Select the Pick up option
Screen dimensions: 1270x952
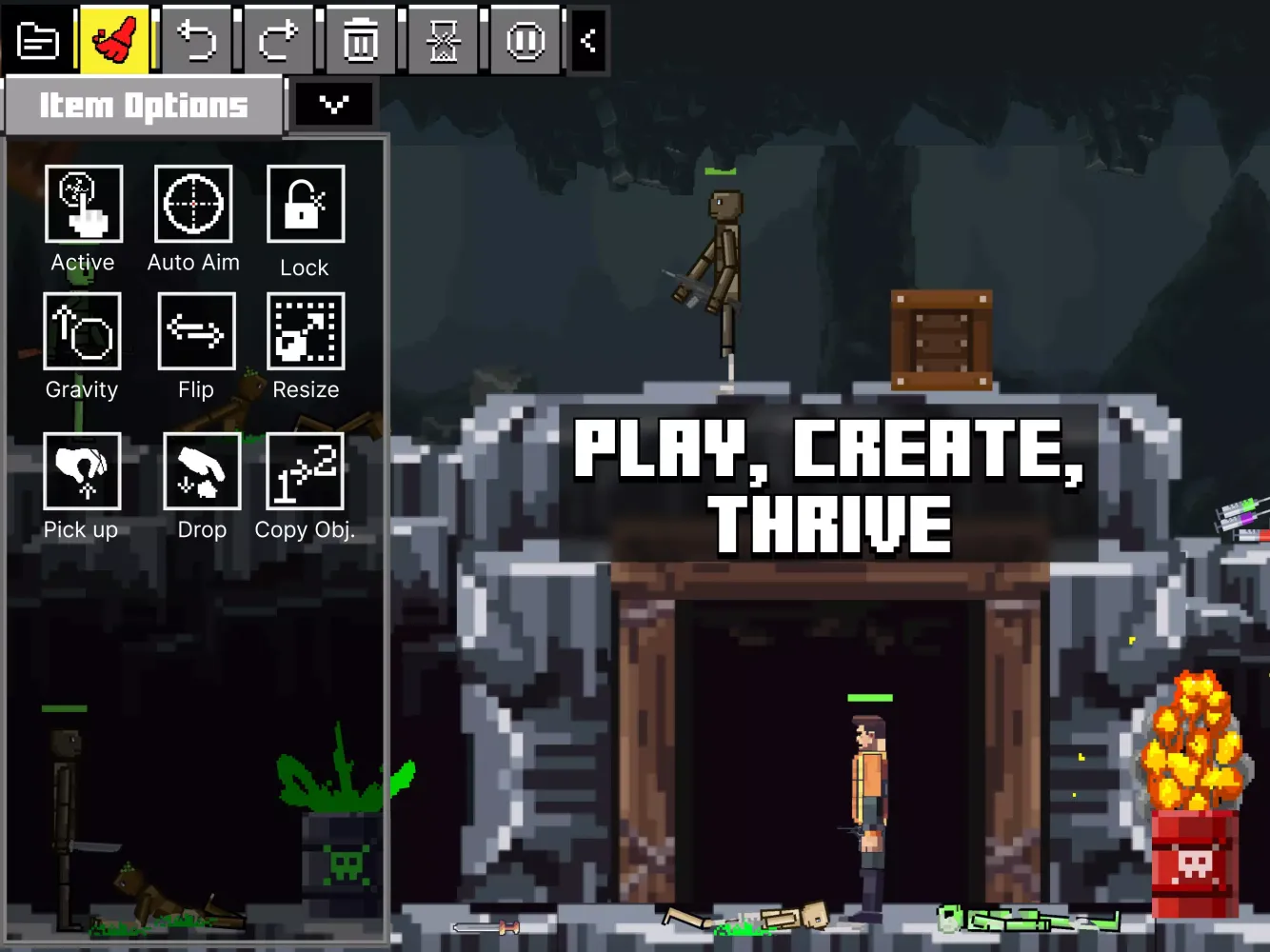click(x=82, y=472)
